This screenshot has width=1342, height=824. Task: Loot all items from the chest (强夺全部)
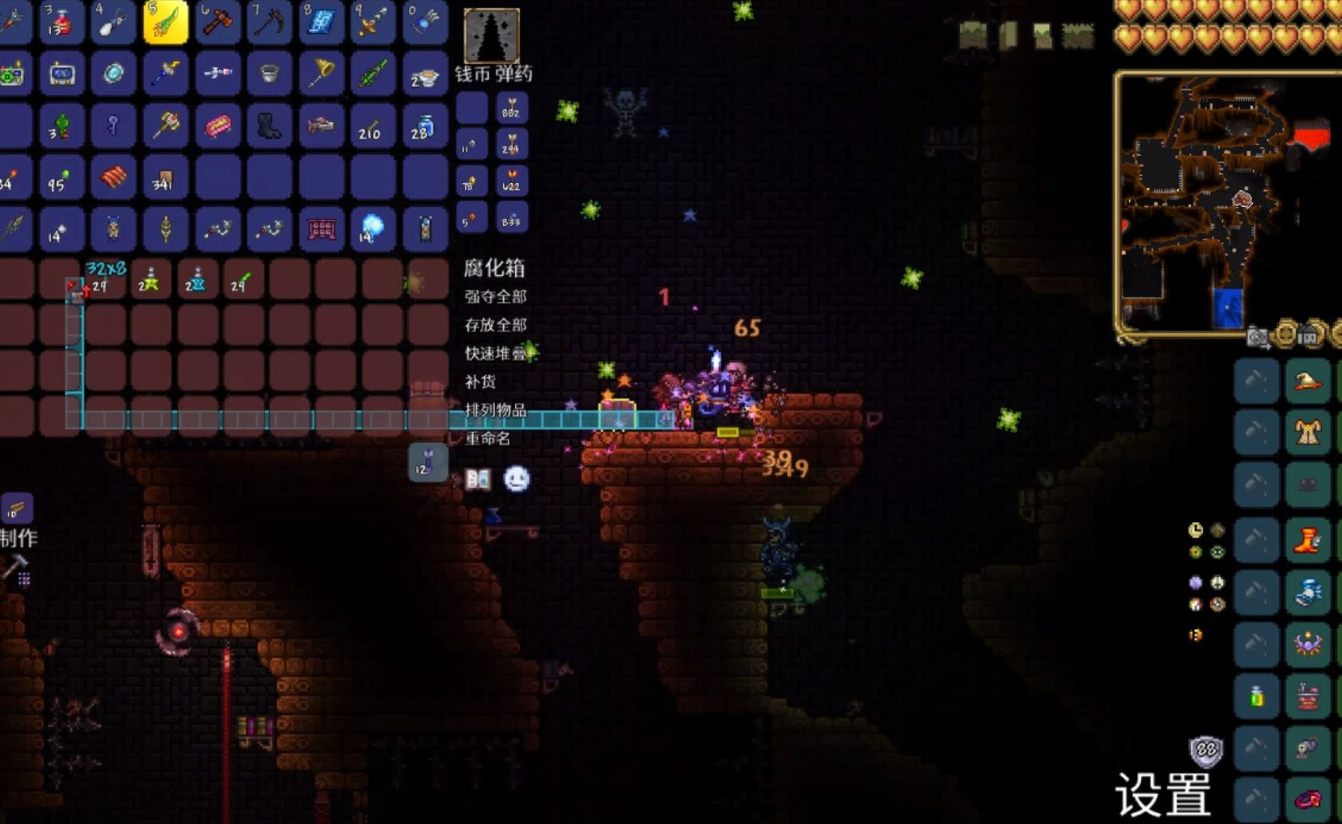(x=496, y=297)
